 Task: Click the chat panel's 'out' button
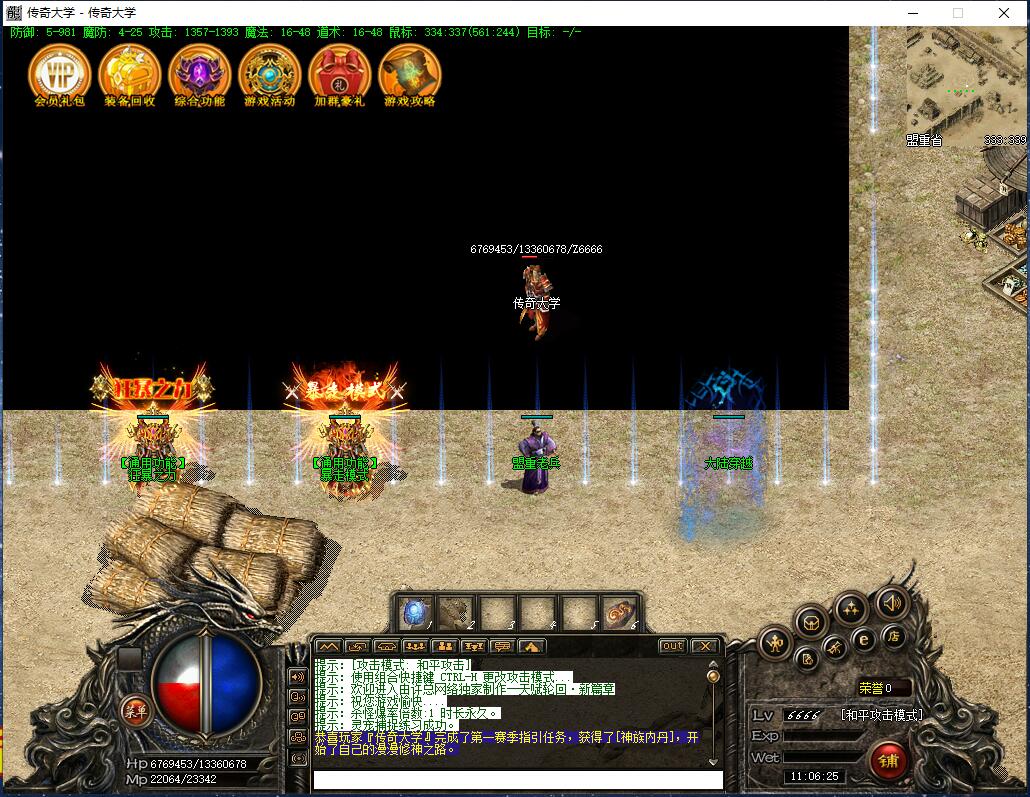[x=673, y=646]
